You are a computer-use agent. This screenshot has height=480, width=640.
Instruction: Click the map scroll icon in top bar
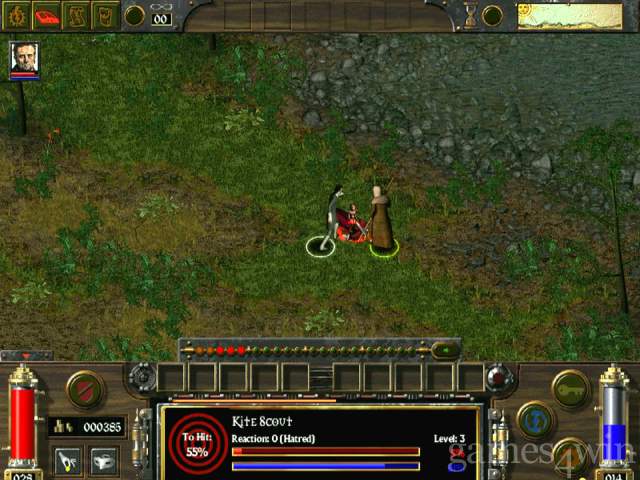(76, 15)
